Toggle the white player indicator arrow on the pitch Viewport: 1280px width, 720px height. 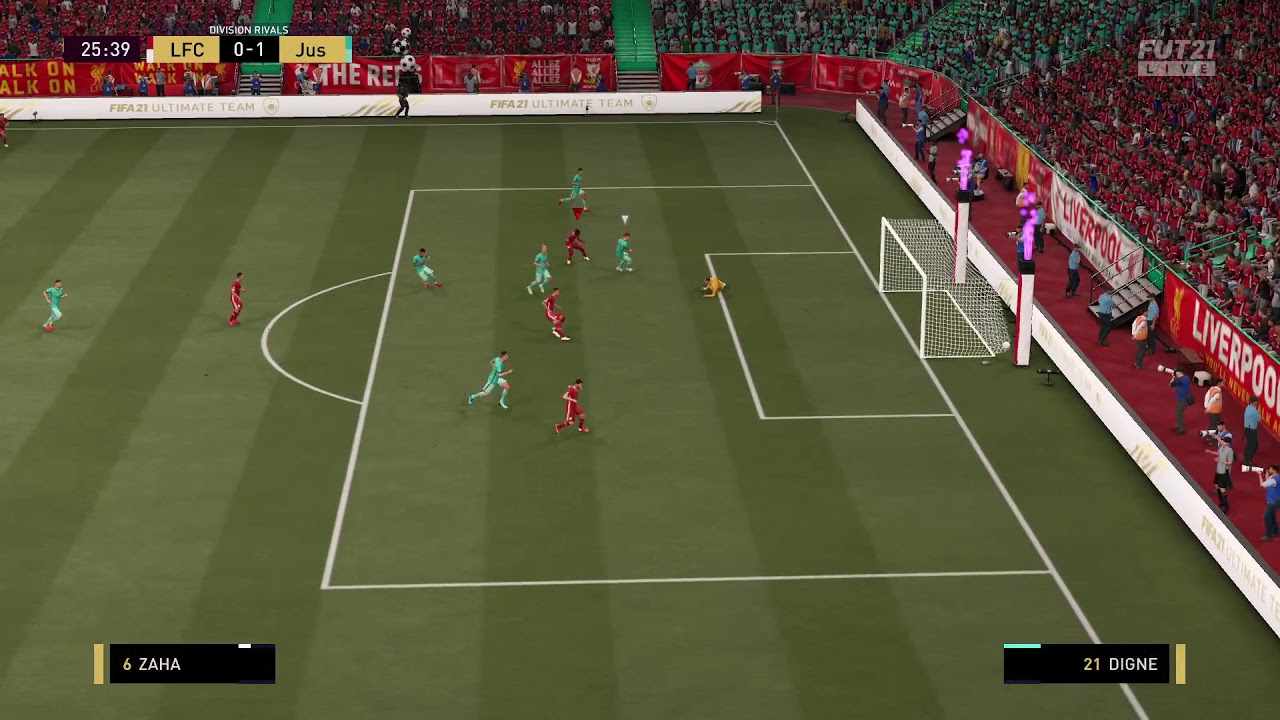coord(625,218)
